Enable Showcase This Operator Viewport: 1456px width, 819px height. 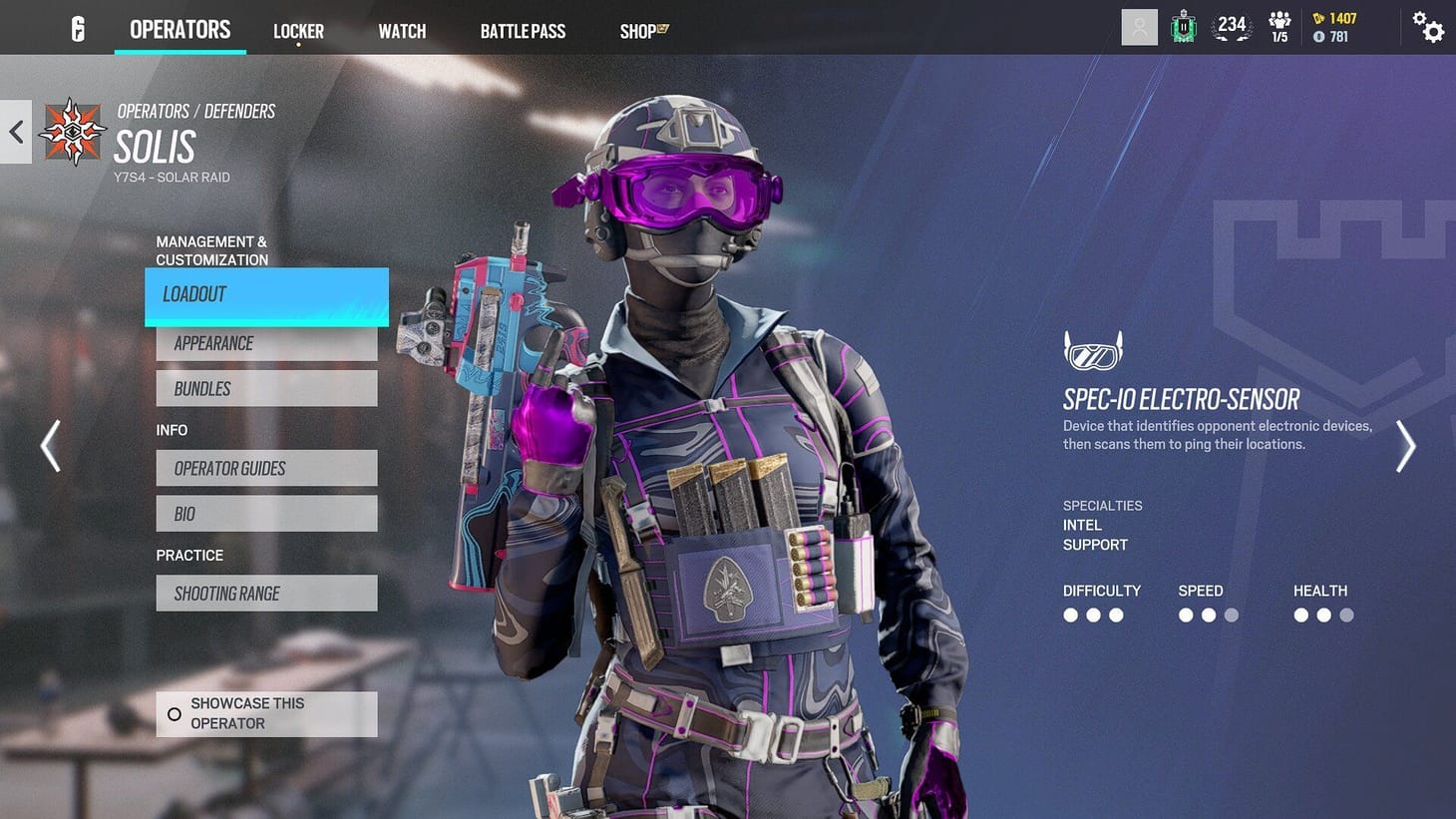(x=265, y=713)
